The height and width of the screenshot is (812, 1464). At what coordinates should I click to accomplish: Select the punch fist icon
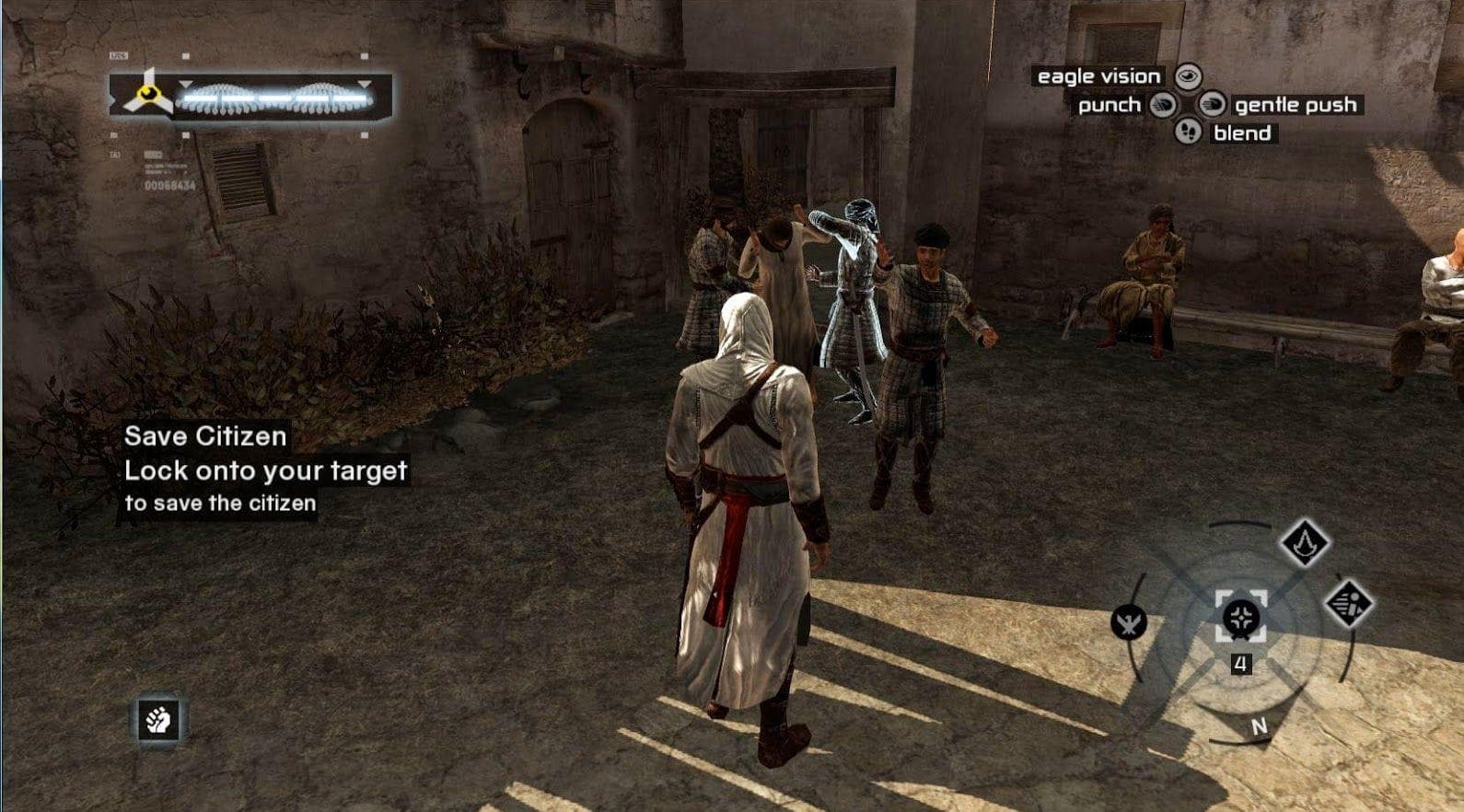(1161, 104)
